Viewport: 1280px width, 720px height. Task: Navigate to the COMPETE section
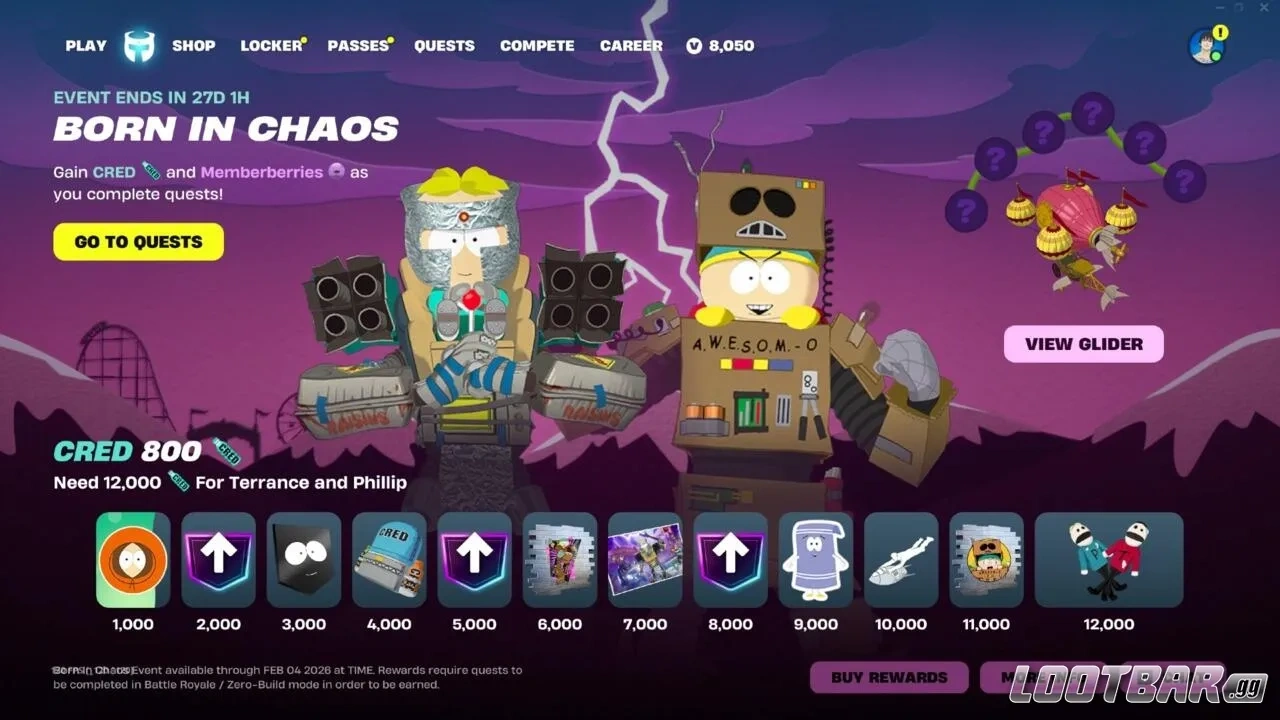click(x=537, y=45)
